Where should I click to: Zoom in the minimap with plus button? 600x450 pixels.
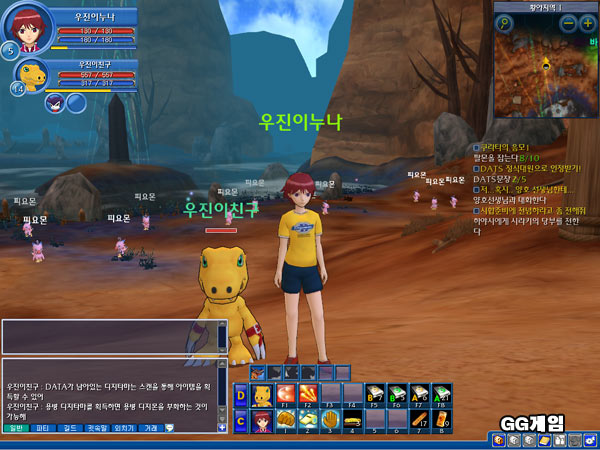tap(587, 22)
